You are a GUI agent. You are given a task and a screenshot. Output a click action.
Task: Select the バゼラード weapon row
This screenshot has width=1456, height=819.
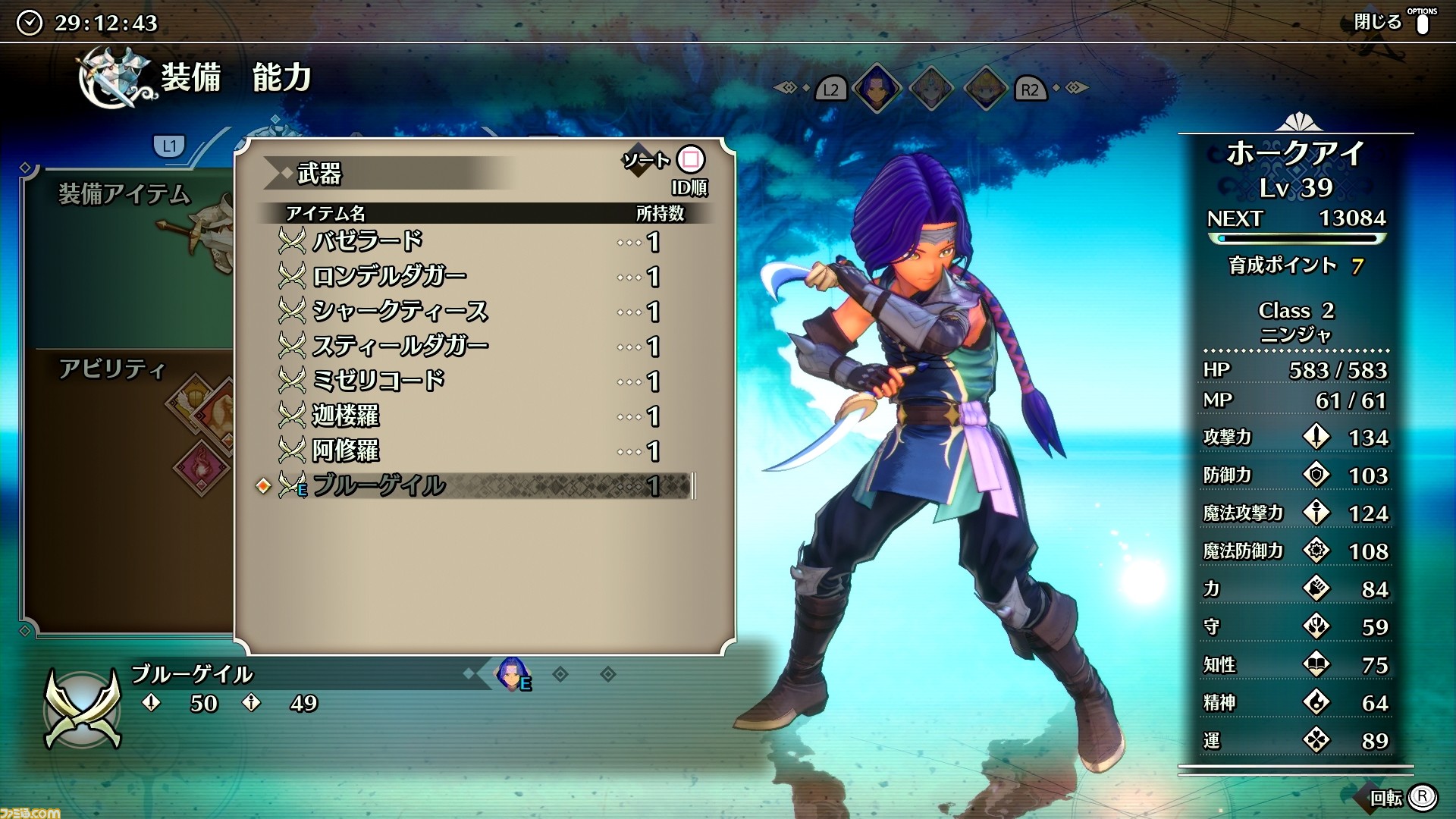pos(470,242)
